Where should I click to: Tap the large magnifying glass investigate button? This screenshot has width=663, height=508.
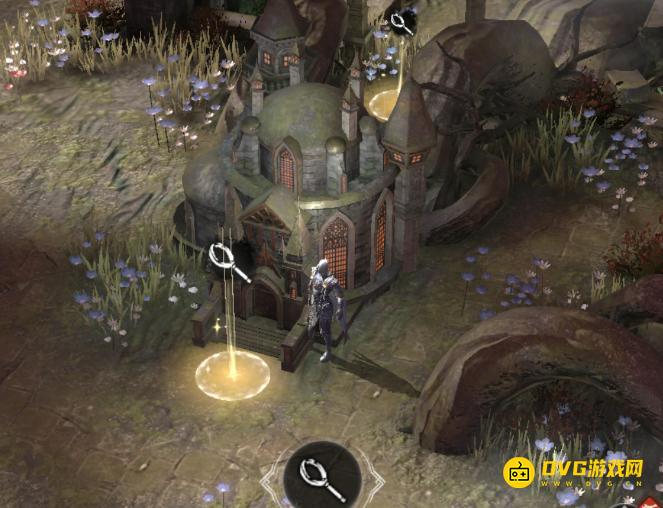click(322, 477)
